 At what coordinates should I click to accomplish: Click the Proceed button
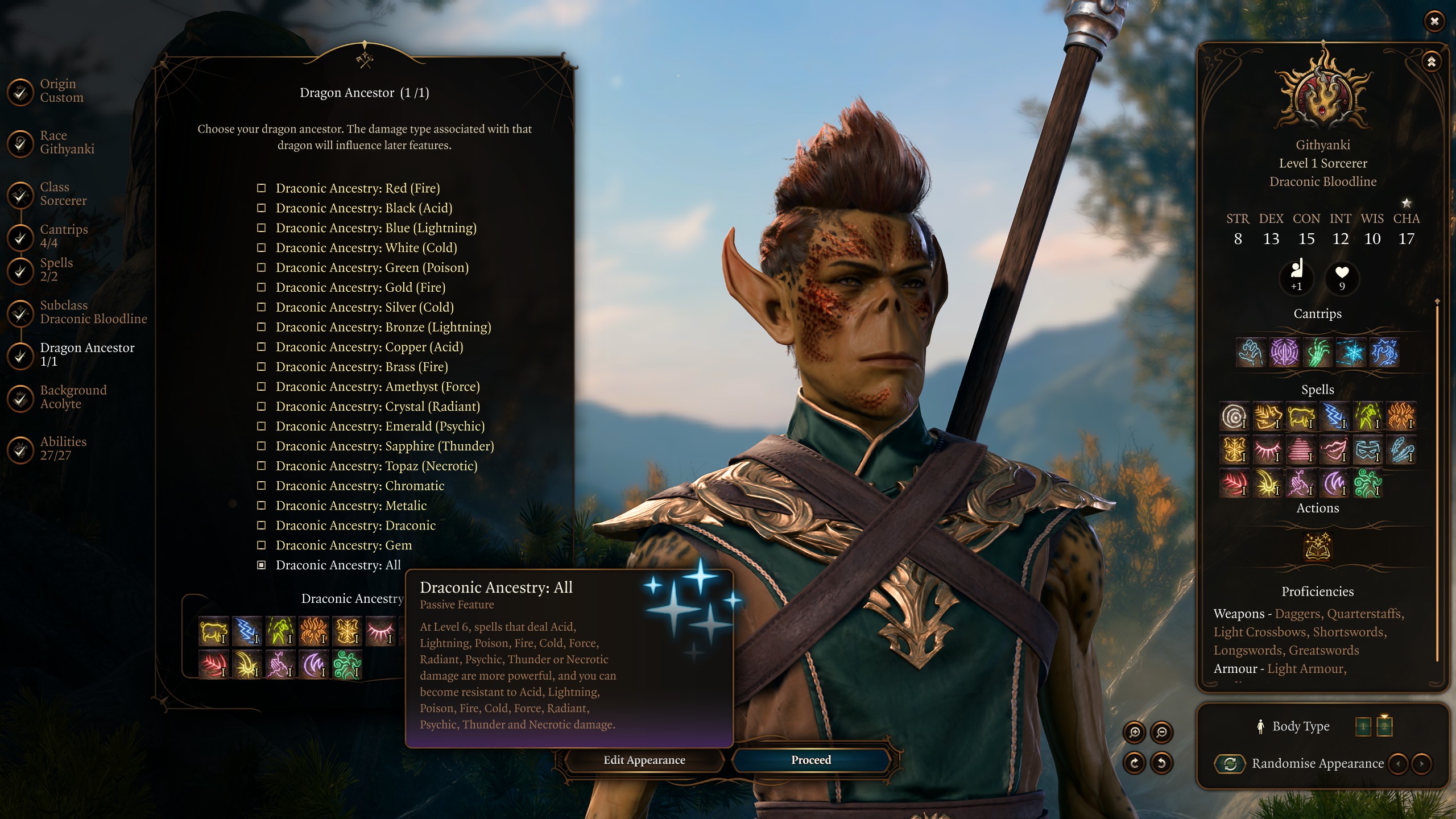click(810, 760)
